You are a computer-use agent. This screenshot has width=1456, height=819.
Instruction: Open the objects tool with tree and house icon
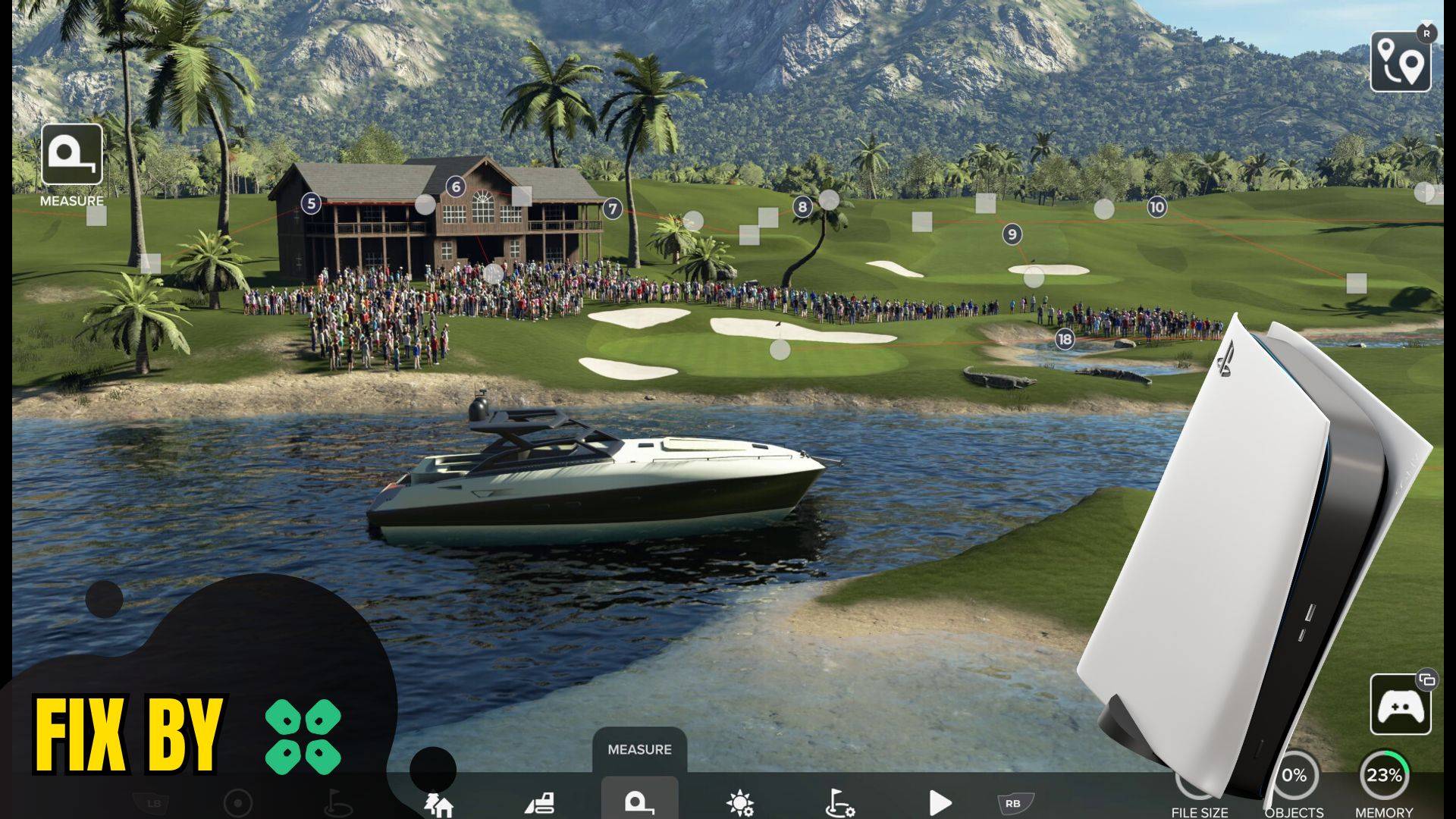click(440, 803)
